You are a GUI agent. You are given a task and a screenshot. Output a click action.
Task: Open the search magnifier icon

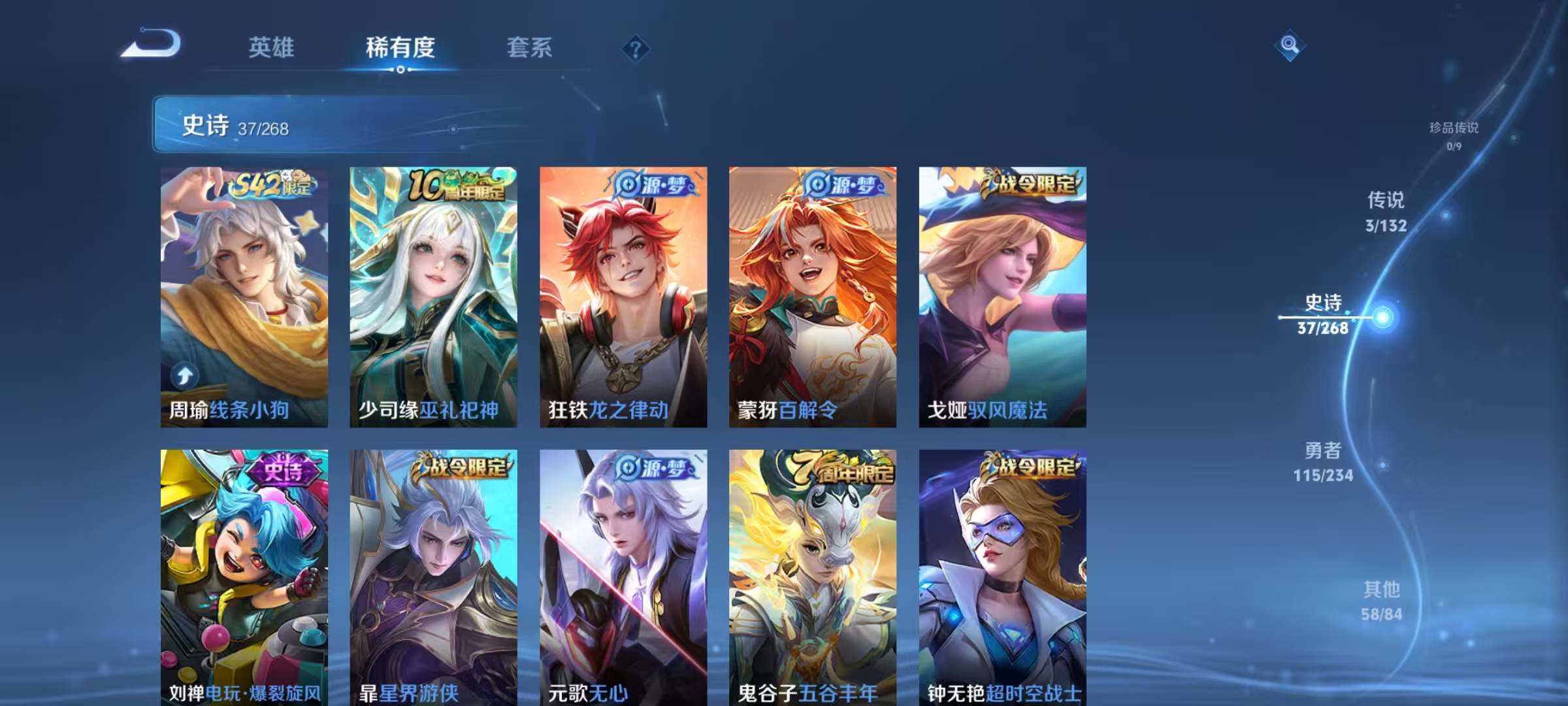[1290, 44]
